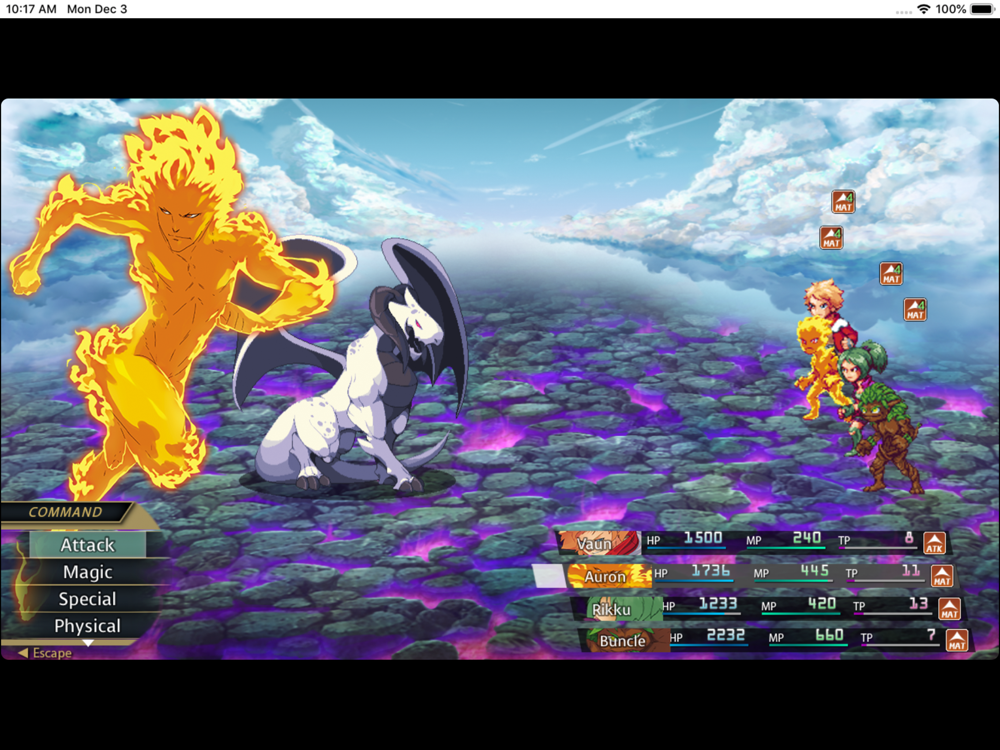This screenshot has height=750, width=1000.
Task: Open the Special command list
Action: pyautogui.click(x=88, y=599)
